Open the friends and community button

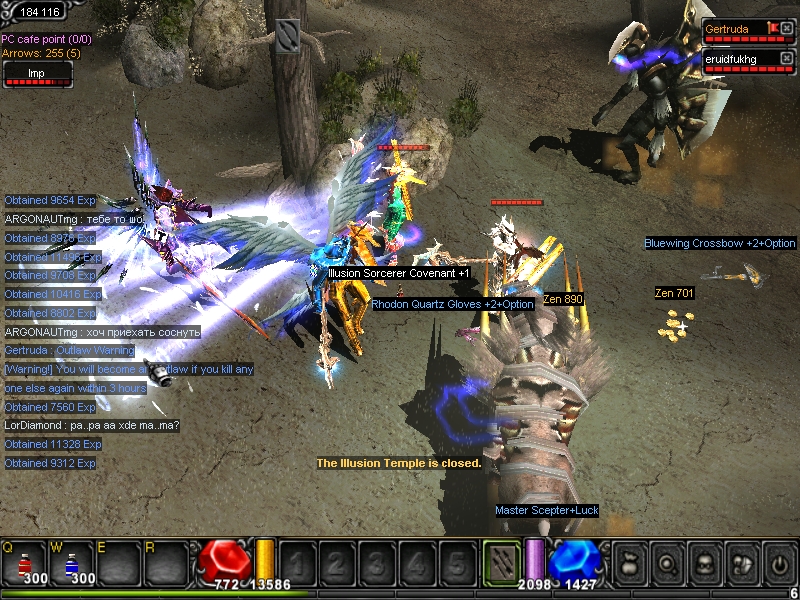[741, 563]
